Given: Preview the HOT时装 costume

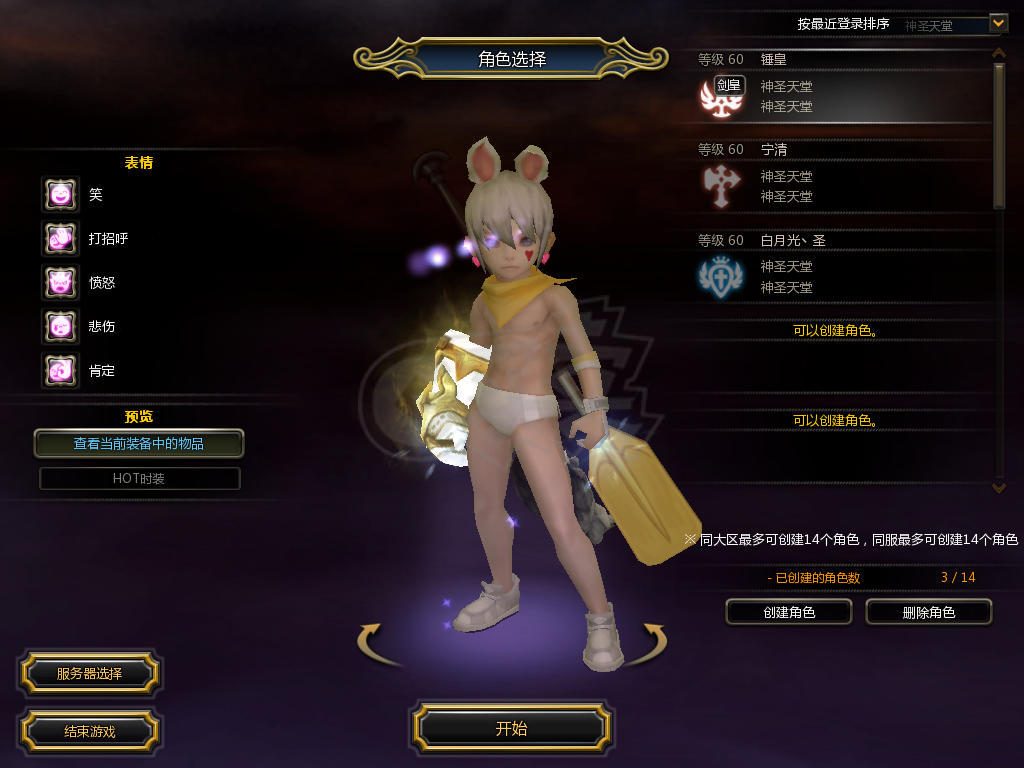Looking at the screenshot, I should tap(139, 479).
